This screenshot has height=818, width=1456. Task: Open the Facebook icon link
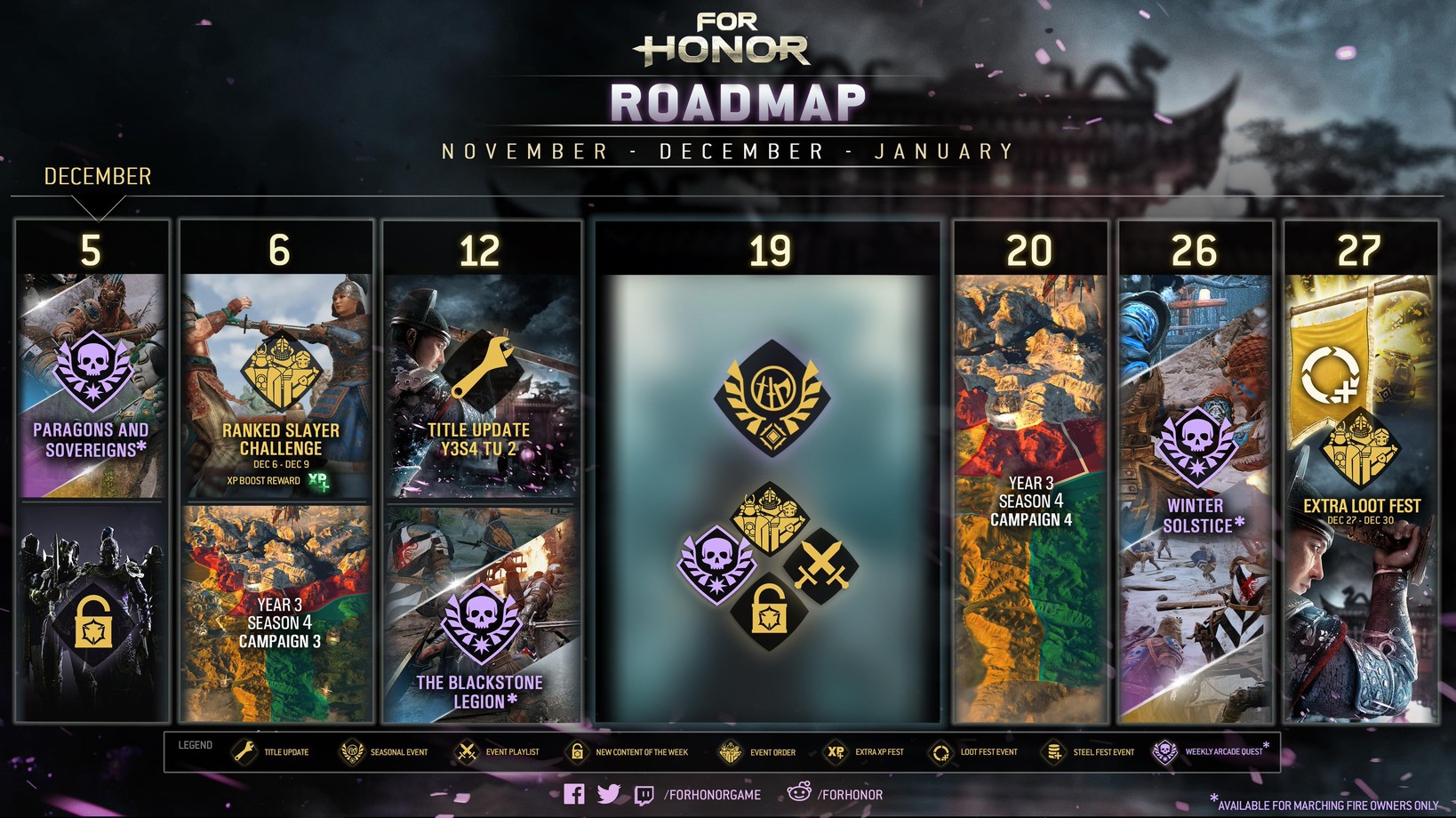tap(574, 794)
